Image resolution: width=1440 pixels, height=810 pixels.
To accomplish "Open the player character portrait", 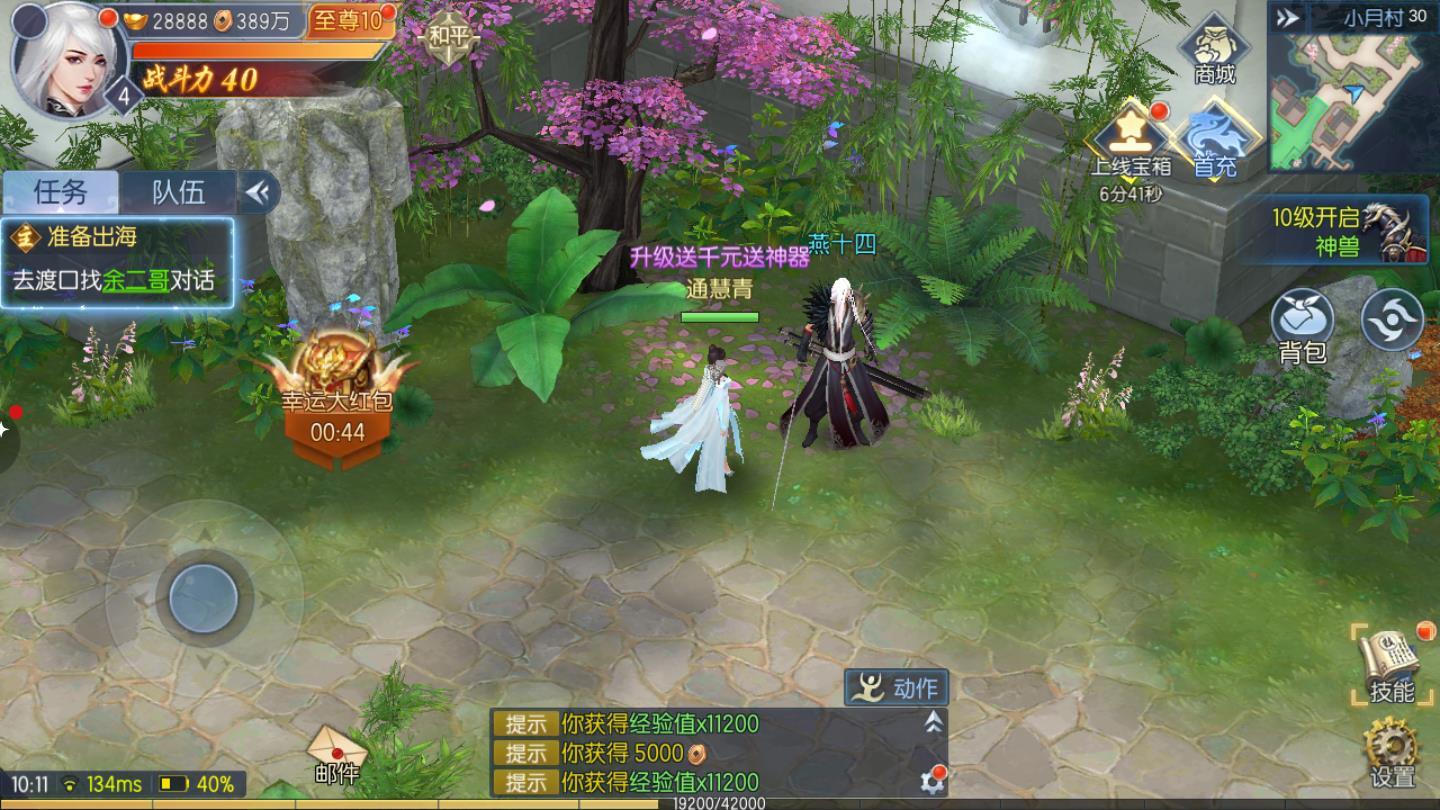I will (x=66, y=58).
